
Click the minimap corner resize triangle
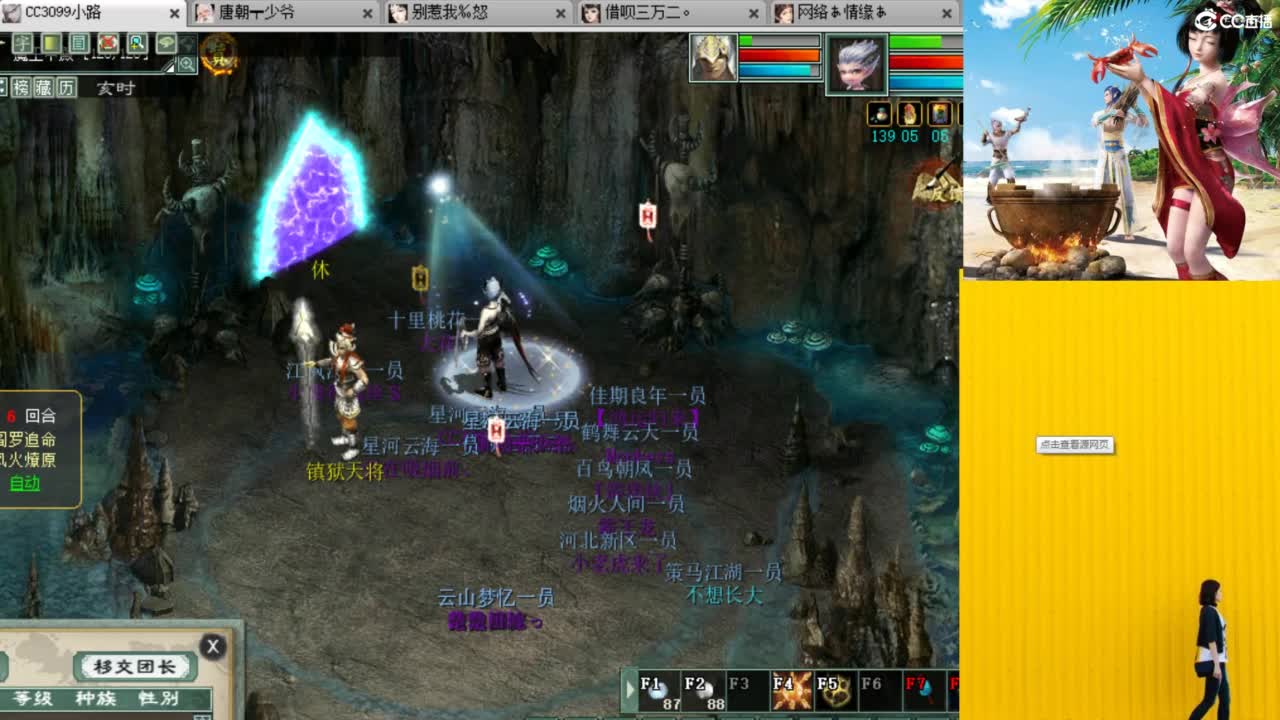point(169,66)
